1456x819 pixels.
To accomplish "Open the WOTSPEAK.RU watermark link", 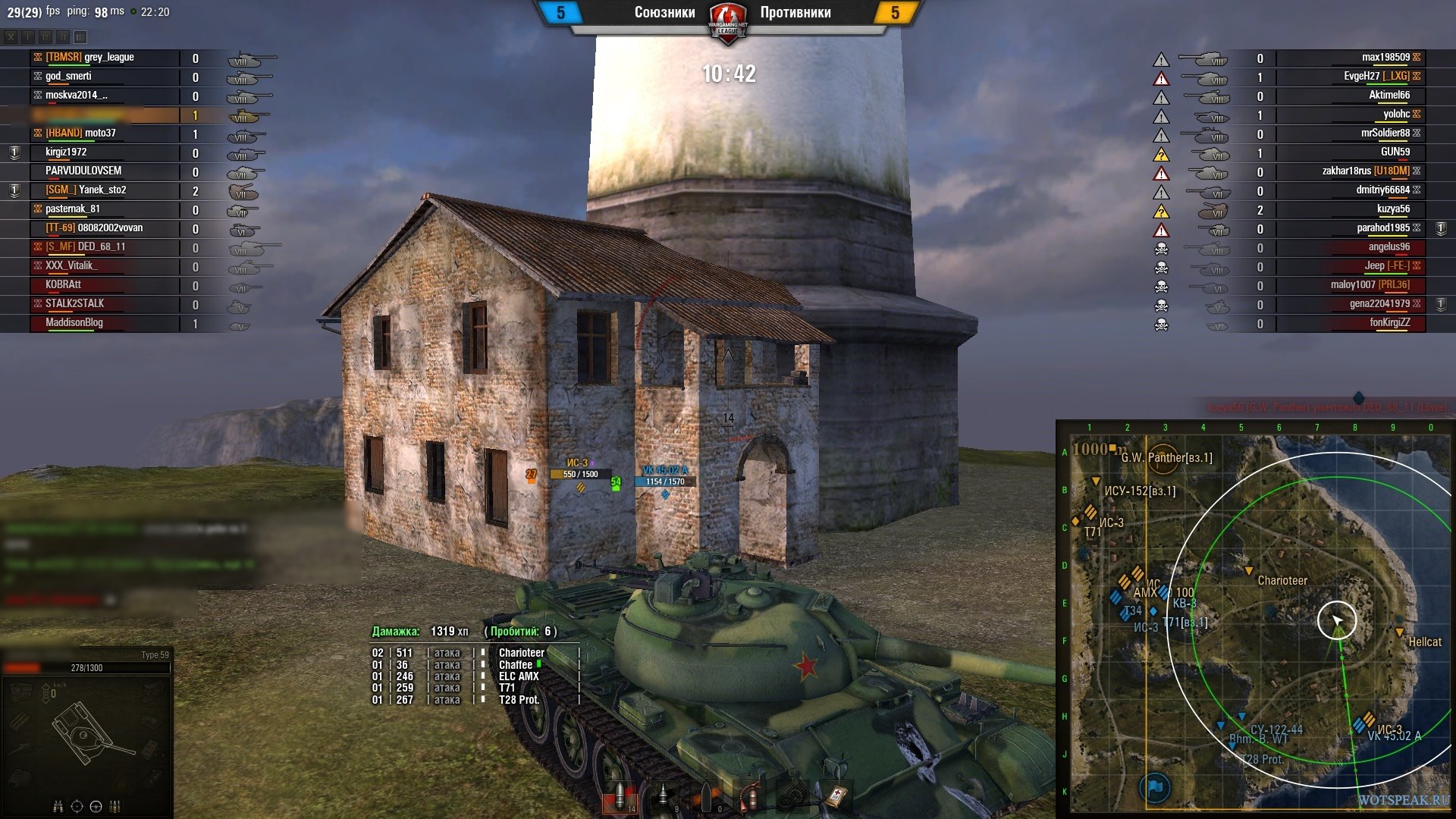I will click(1403, 800).
